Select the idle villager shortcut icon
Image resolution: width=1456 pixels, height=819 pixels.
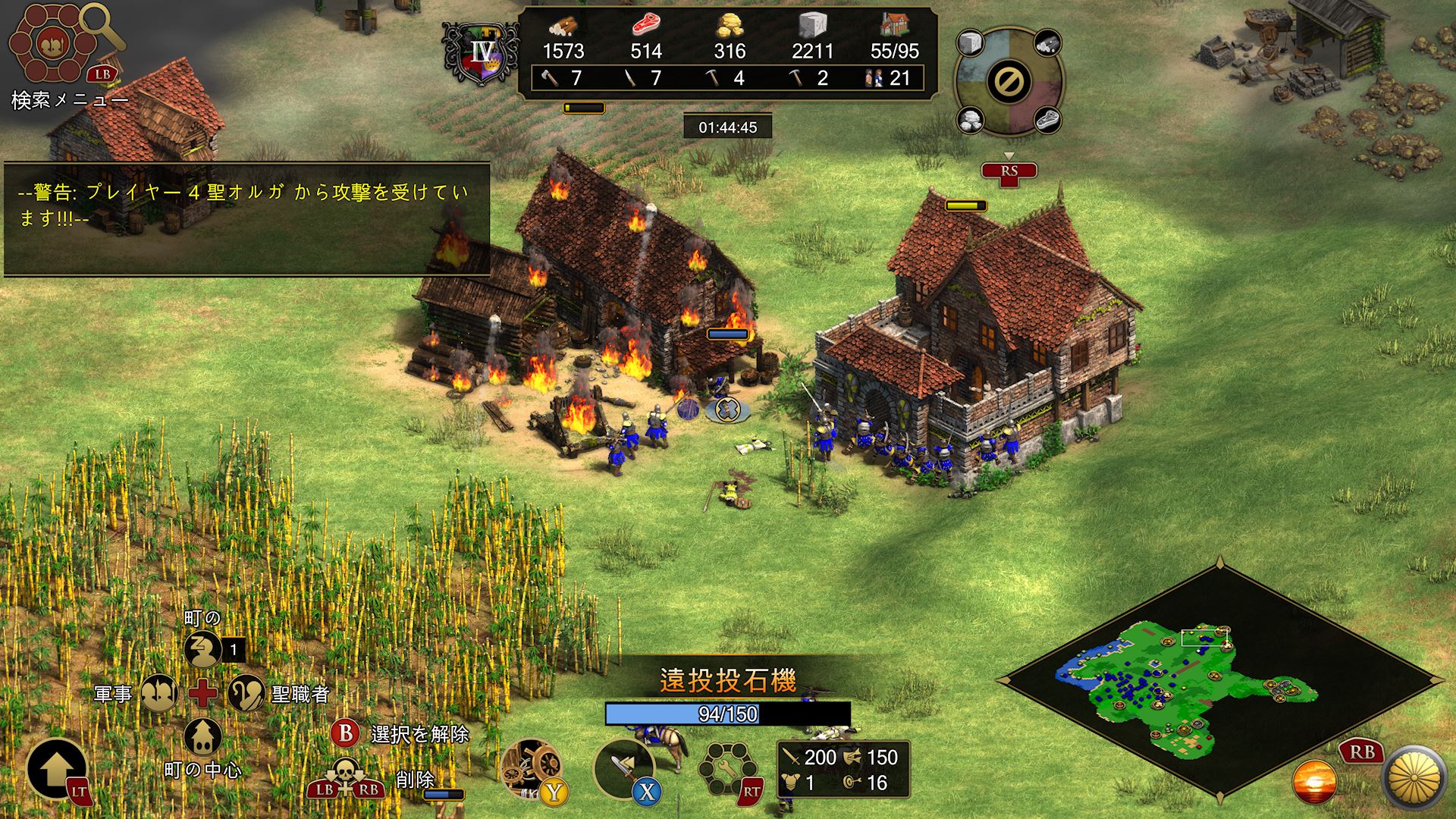coord(202,650)
